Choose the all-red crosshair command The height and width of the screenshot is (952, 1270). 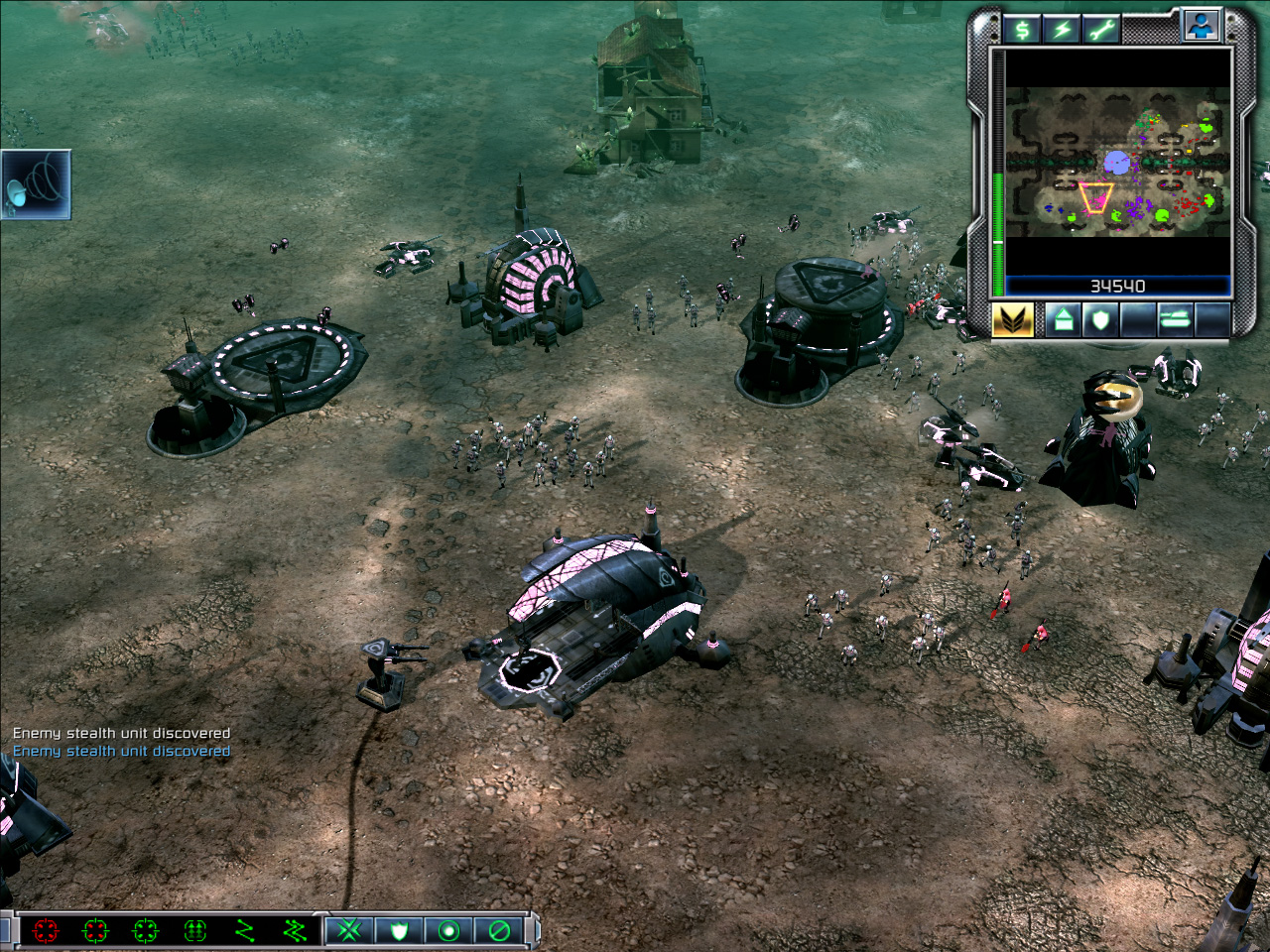click(46, 930)
